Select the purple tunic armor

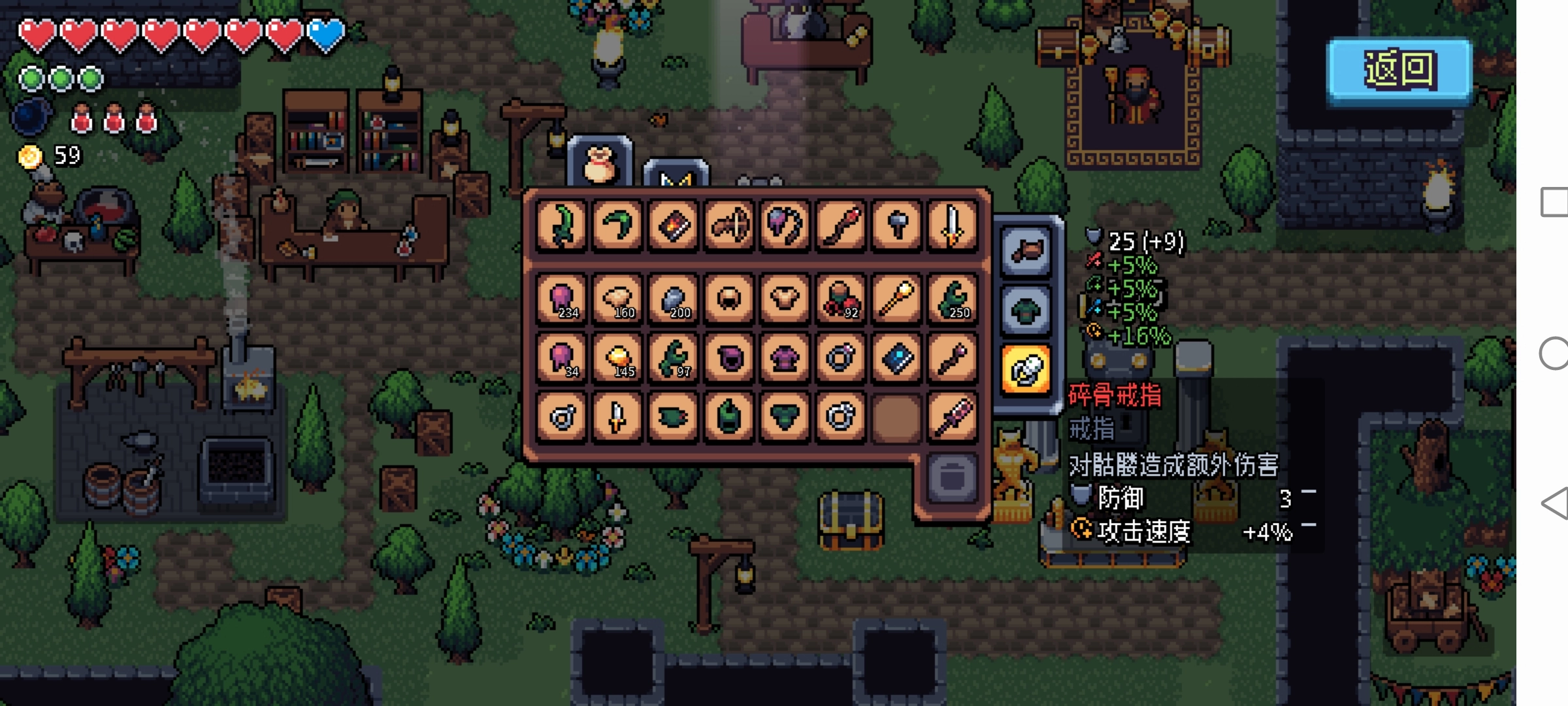click(x=785, y=359)
